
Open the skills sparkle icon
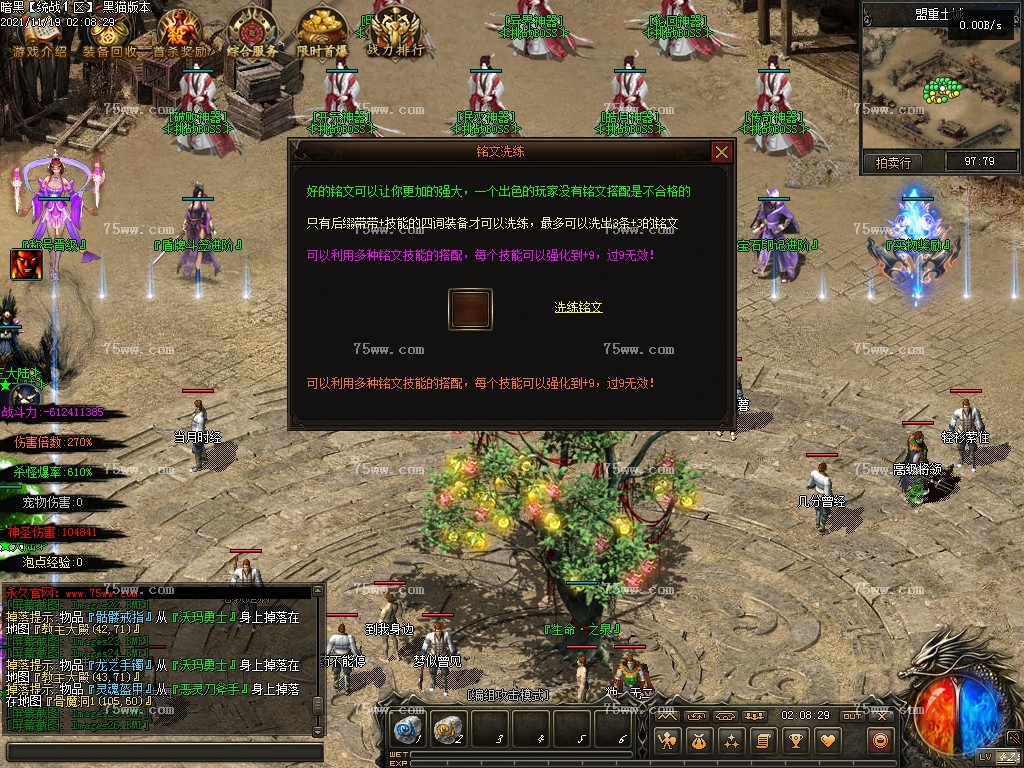tap(732, 741)
